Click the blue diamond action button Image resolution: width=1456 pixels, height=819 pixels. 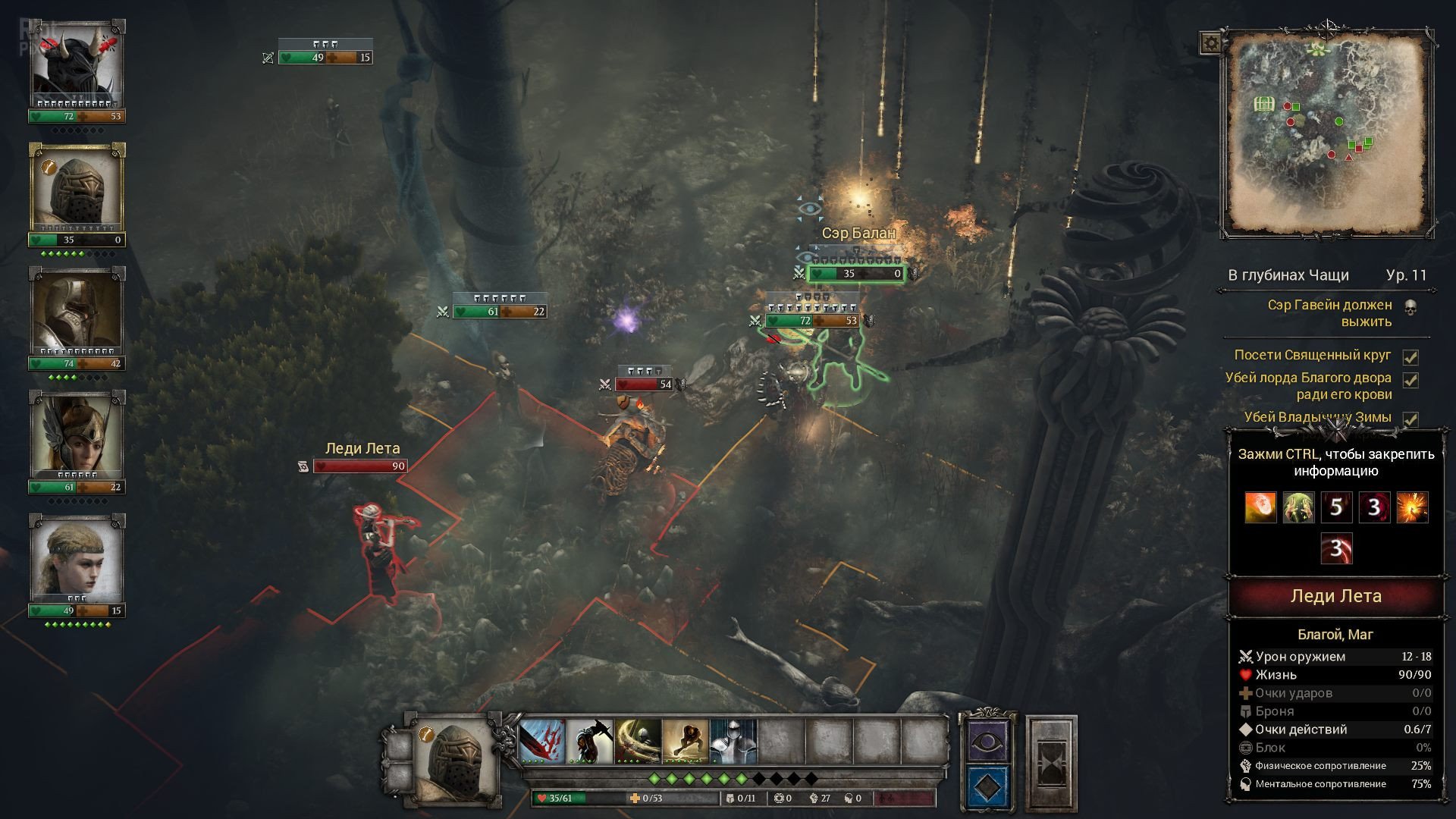coord(987,788)
